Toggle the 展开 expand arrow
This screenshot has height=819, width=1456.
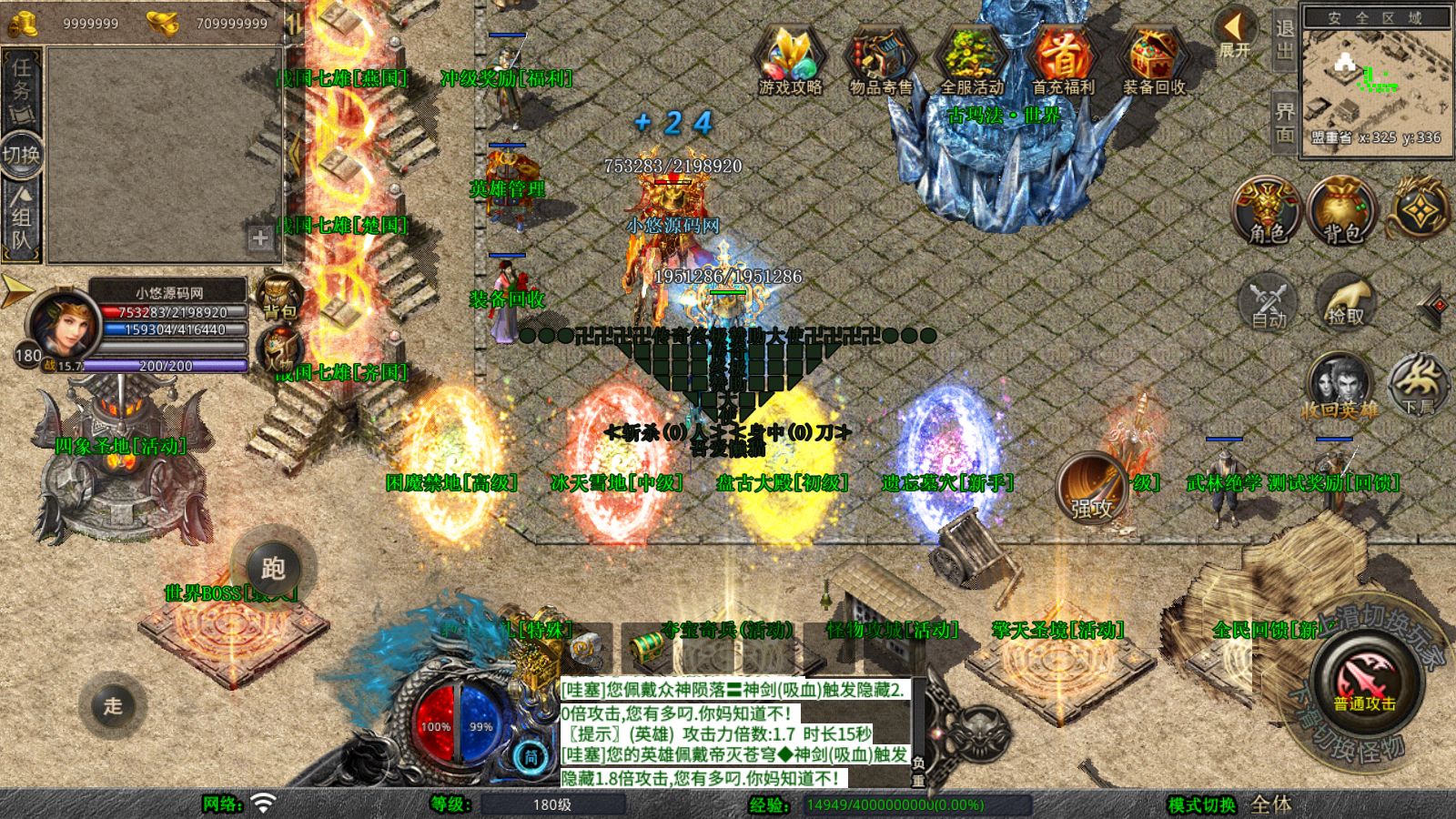(x=1235, y=34)
